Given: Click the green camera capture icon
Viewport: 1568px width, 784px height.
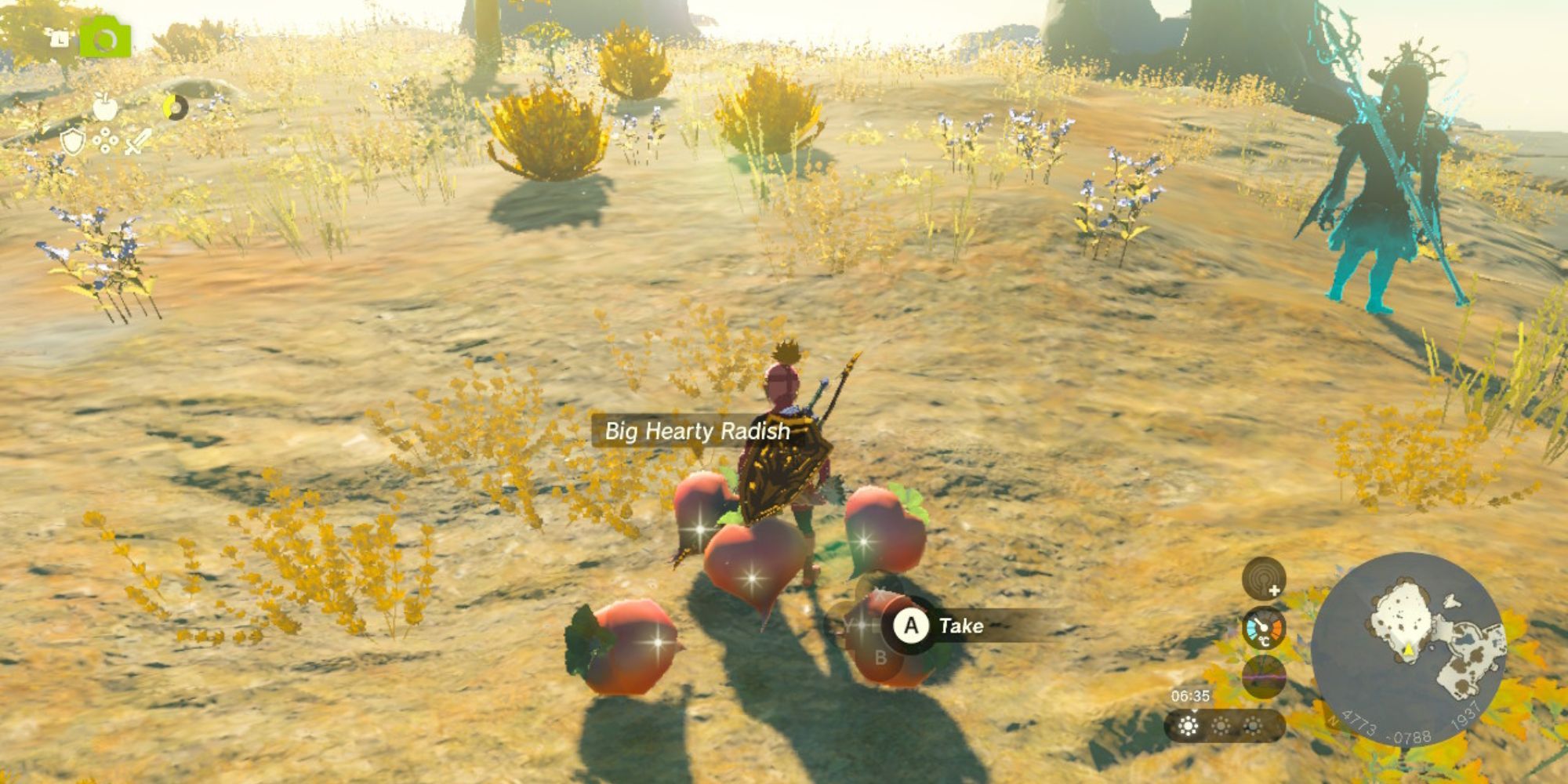Looking at the screenshot, I should [x=106, y=37].
